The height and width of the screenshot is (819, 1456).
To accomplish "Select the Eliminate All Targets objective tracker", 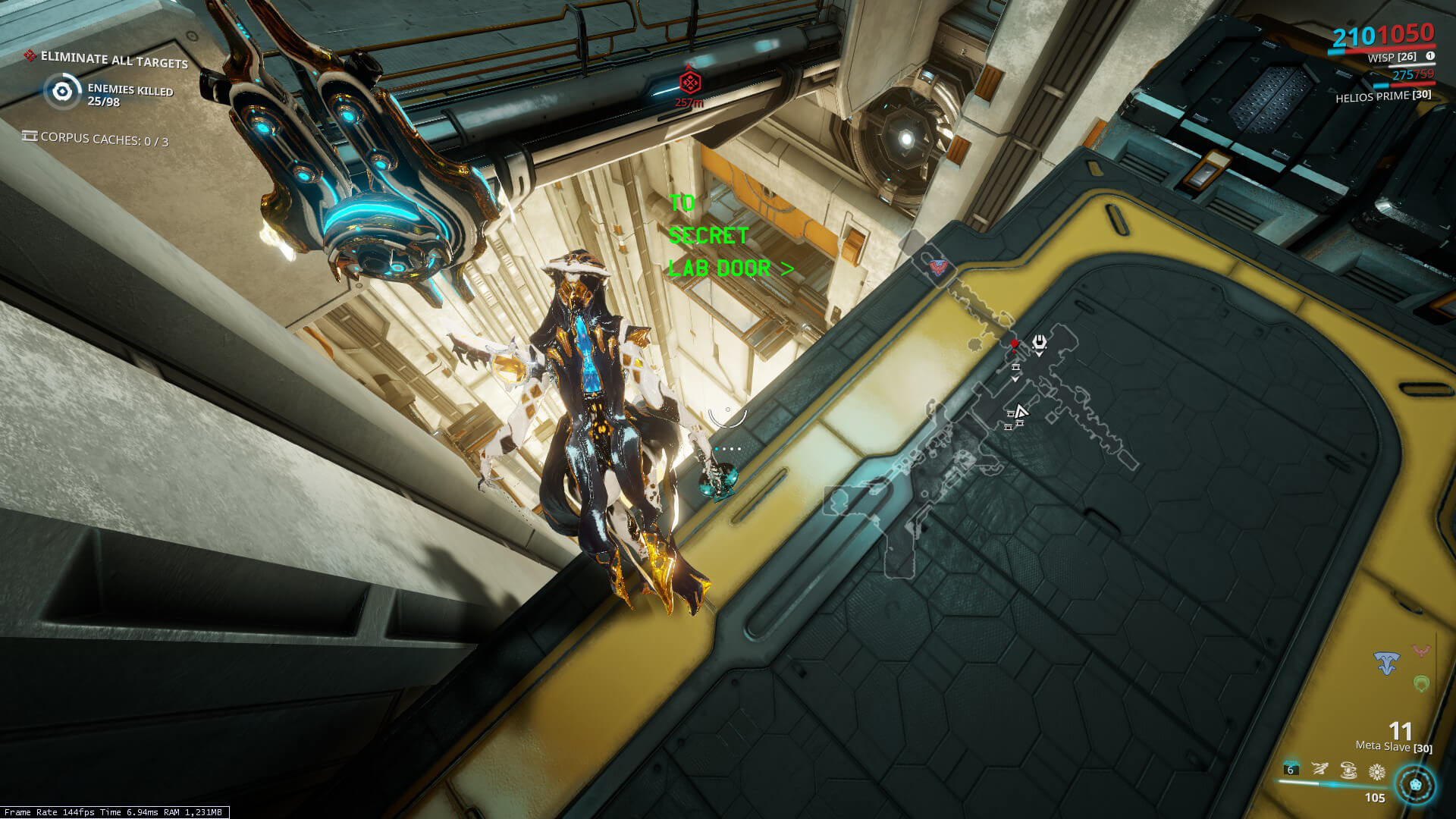I will point(114,59).
